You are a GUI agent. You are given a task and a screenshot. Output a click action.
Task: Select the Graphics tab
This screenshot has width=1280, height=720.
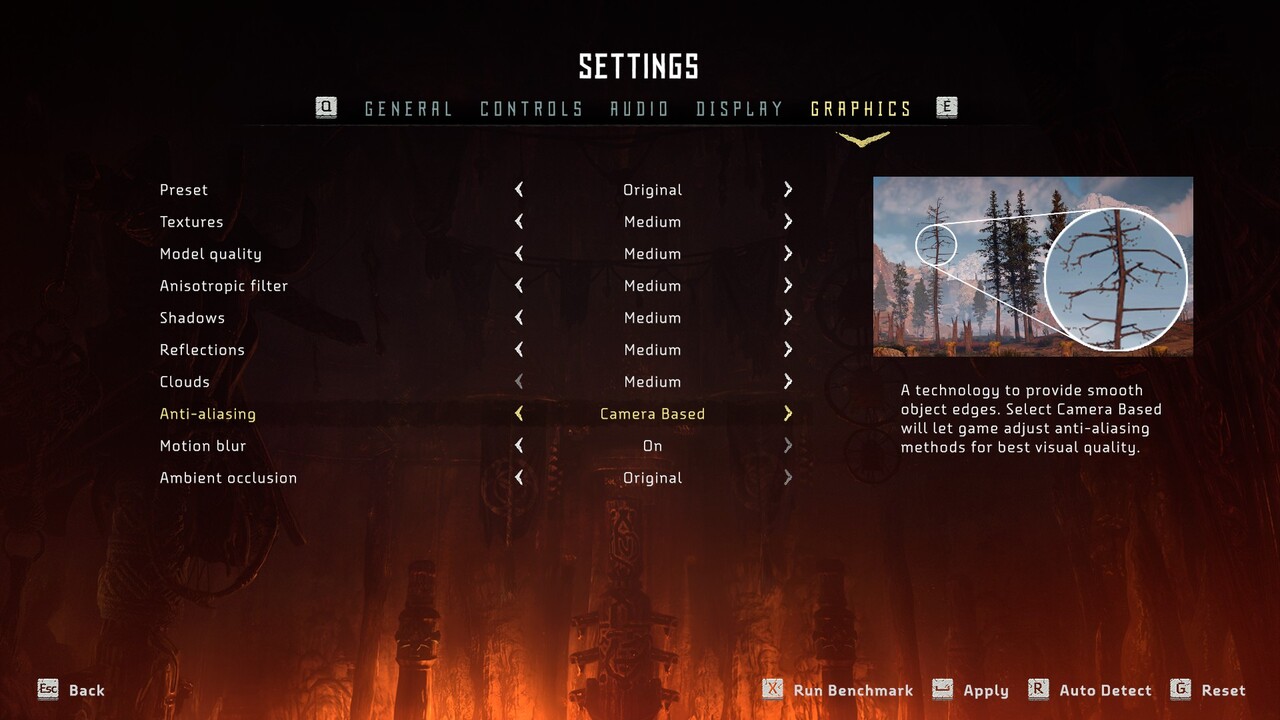coord(861,109)
